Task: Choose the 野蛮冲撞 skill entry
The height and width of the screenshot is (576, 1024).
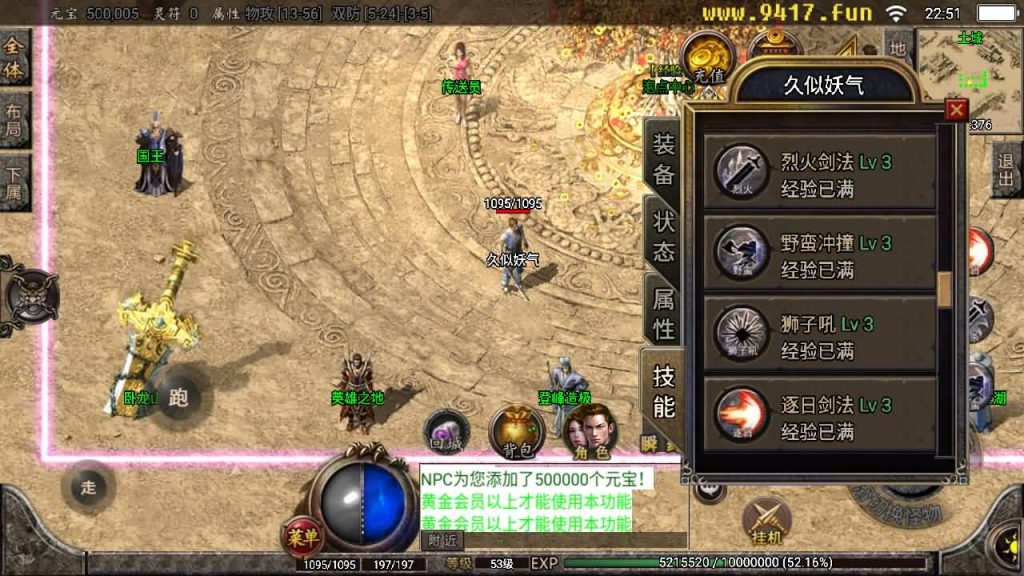Action: pyautogui.click(x=819, y=256)
